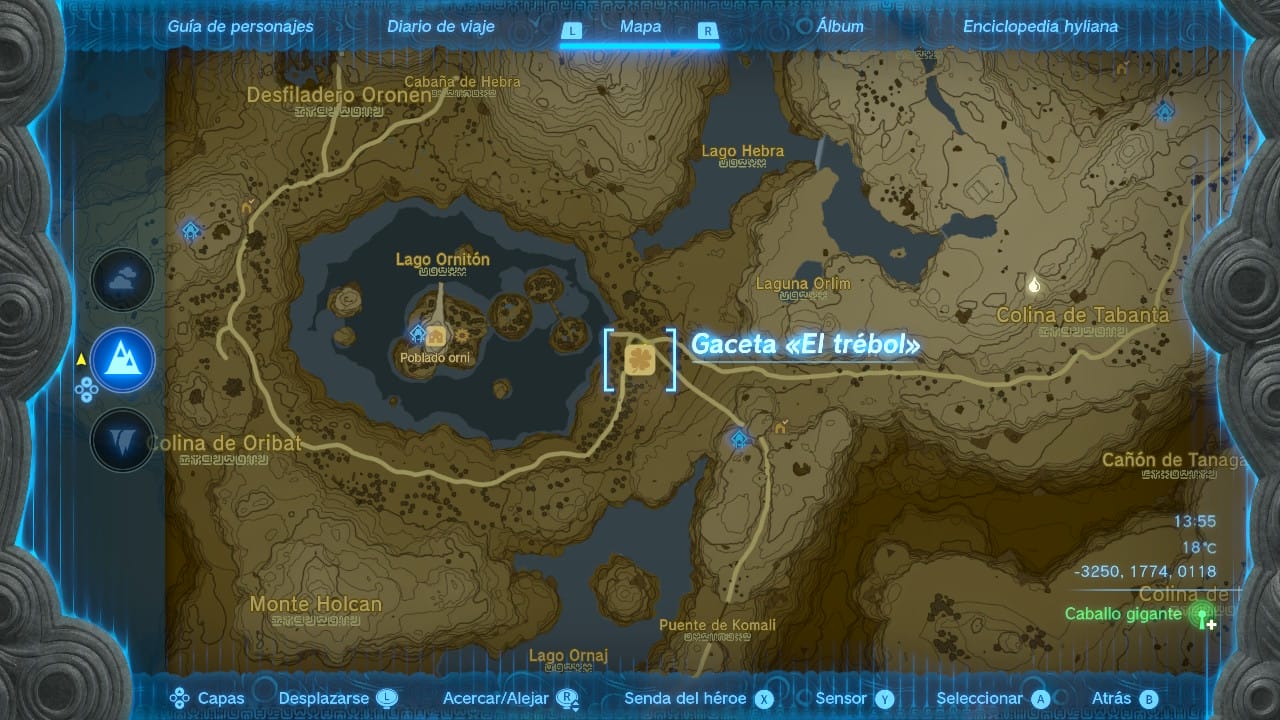Select the Mapa tab

640,27
